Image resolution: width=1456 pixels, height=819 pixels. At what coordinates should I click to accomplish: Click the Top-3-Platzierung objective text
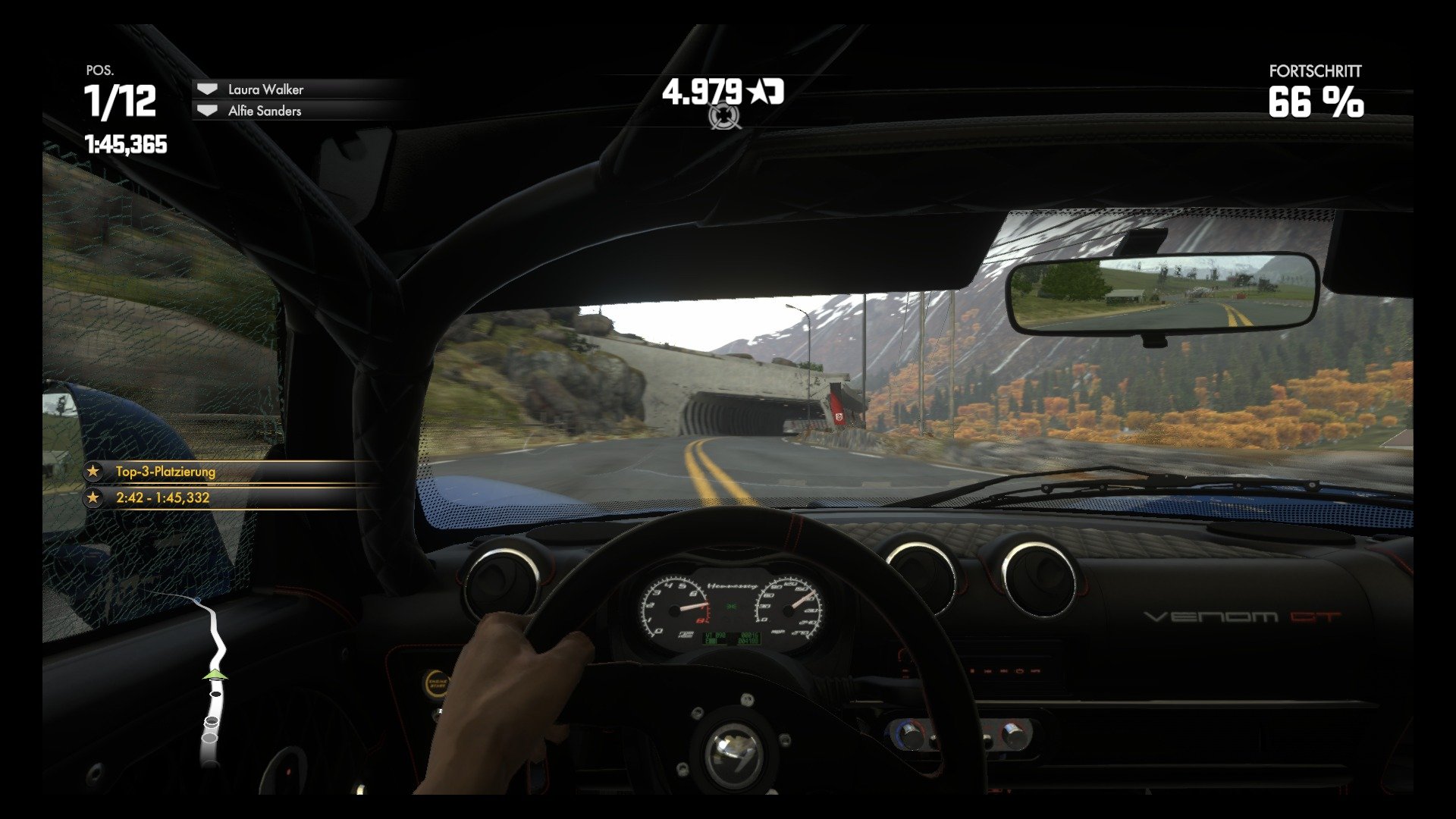click(x=165, y=470)
